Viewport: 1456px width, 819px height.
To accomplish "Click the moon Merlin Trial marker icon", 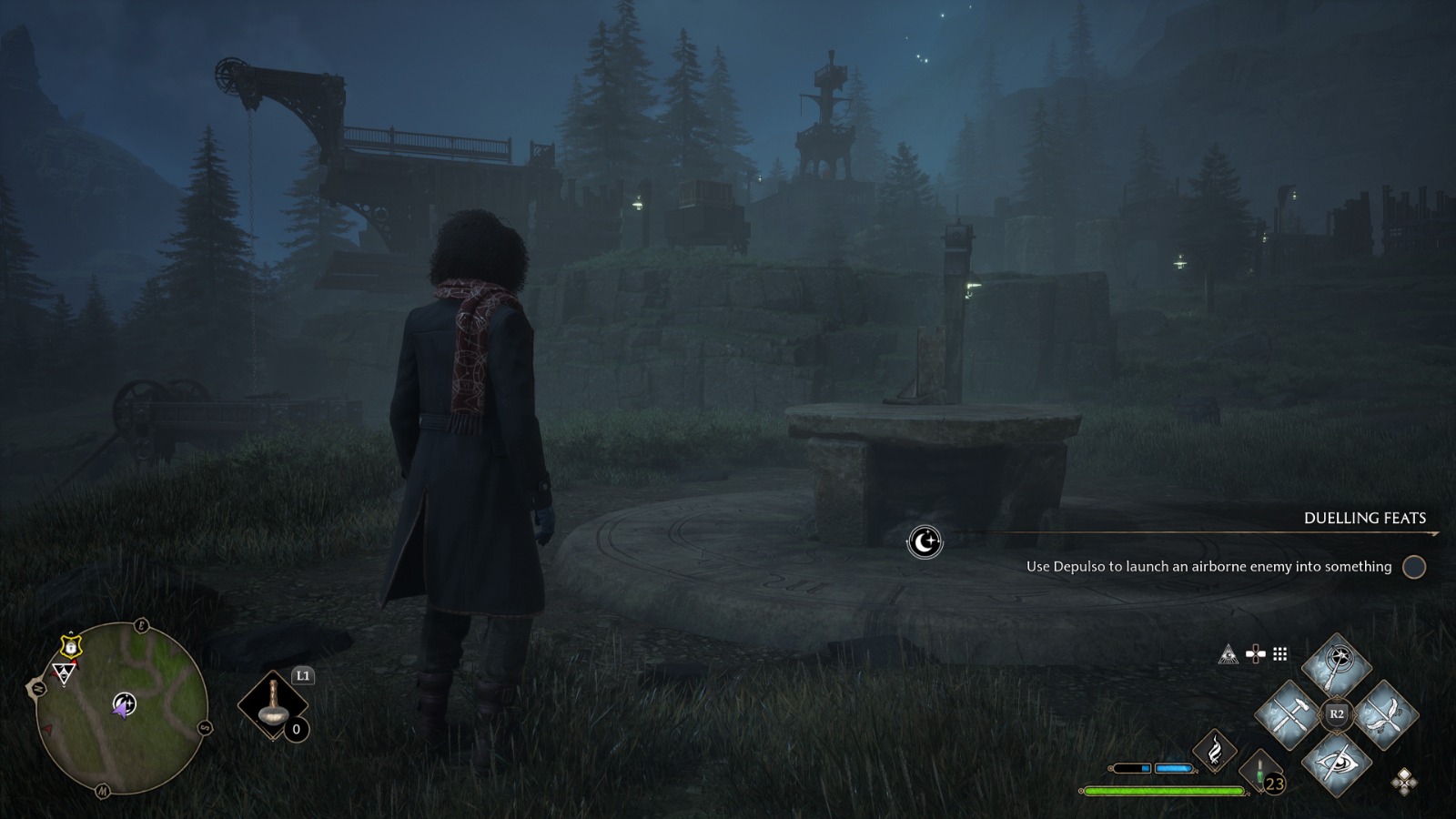I will click(x=925, y=542).
